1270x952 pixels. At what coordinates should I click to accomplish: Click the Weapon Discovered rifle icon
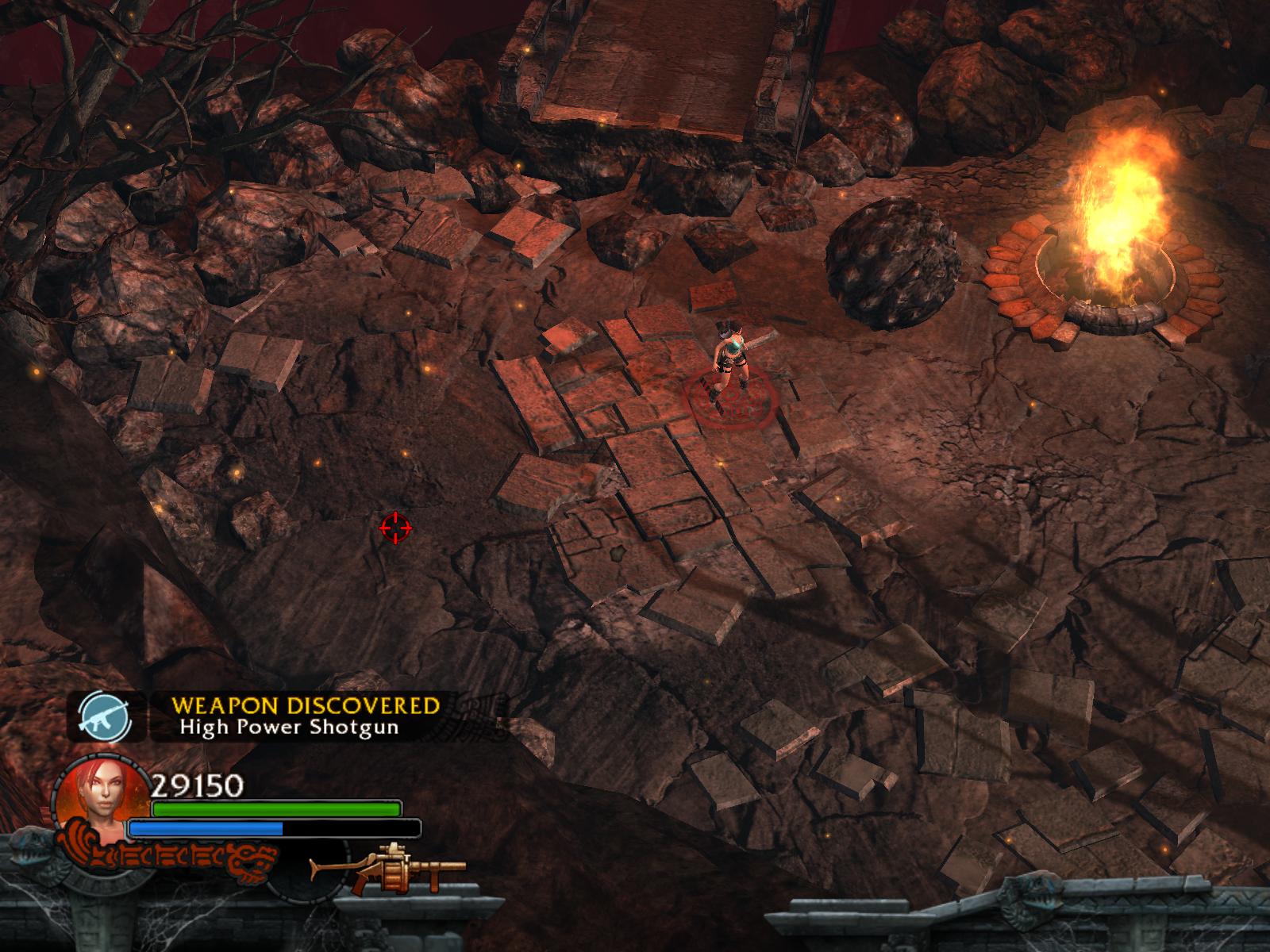[x=98, y=716]
